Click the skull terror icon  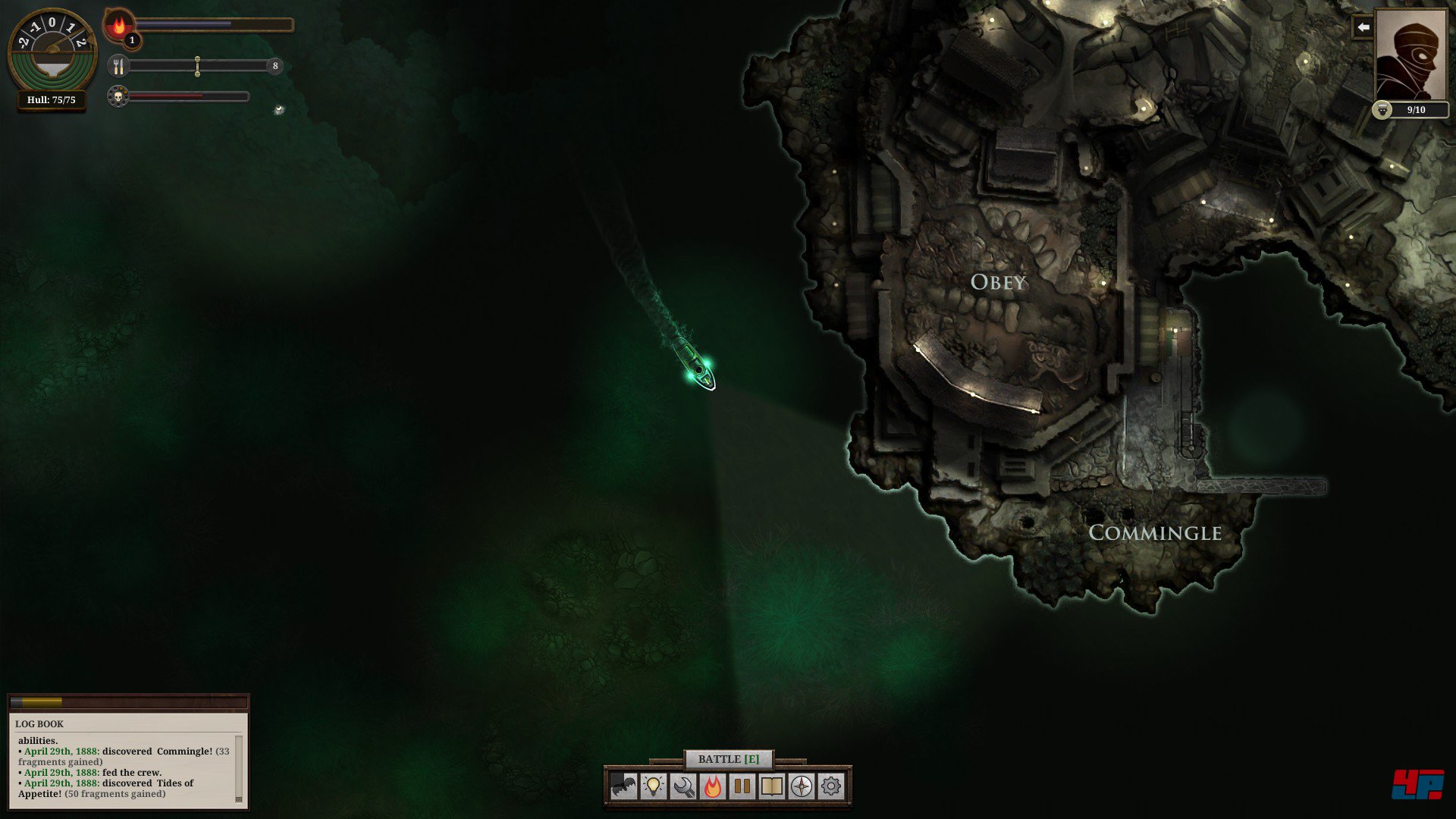pos(118,97)
